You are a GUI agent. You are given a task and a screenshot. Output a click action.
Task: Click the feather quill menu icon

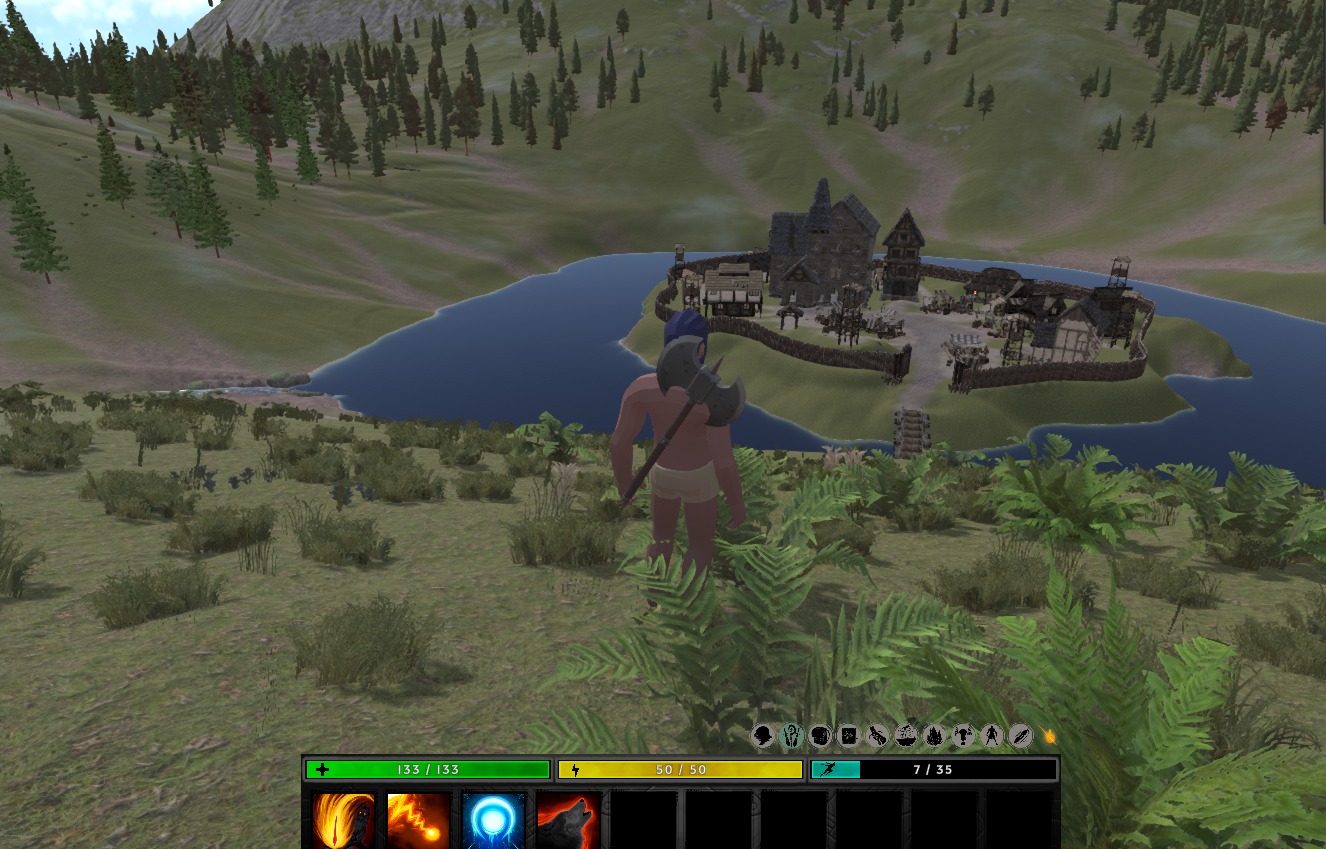point(1020,736)
